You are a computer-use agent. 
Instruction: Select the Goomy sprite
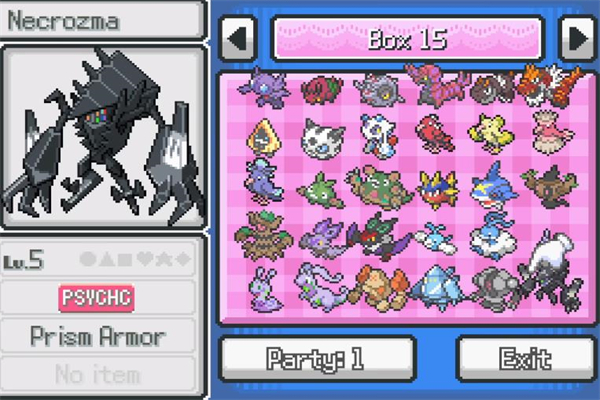[x=263, y=283]
